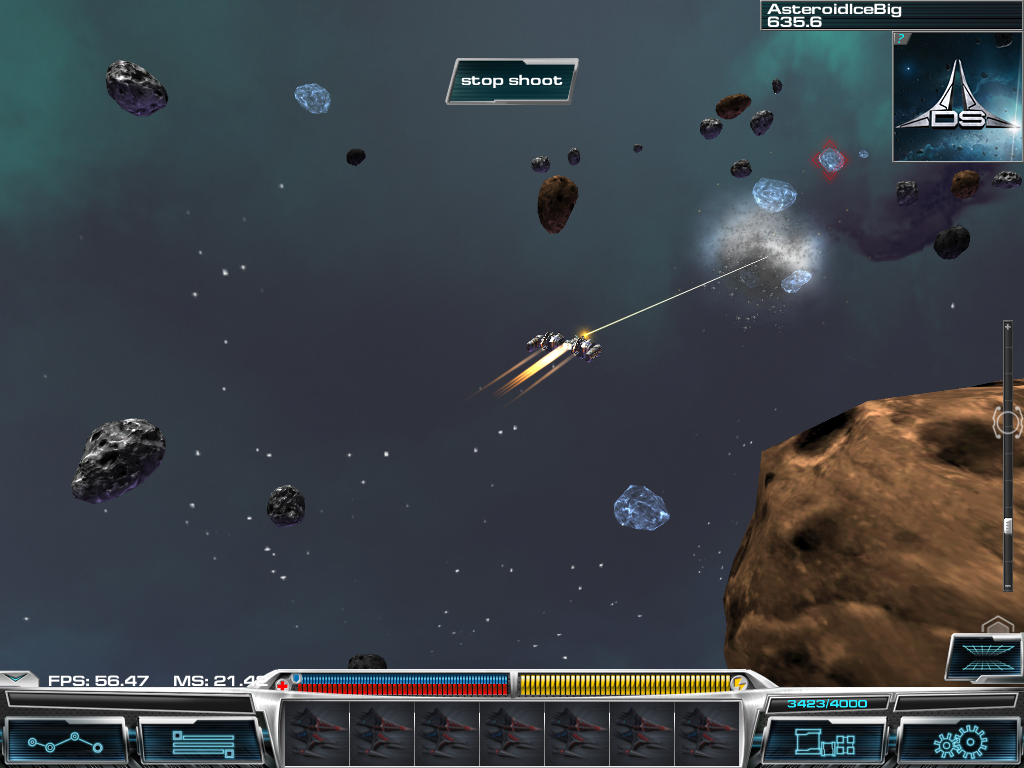Screen dimensions: 1024x768
Task: Open the route waypoints panel
Action: [x=66, y=743]
